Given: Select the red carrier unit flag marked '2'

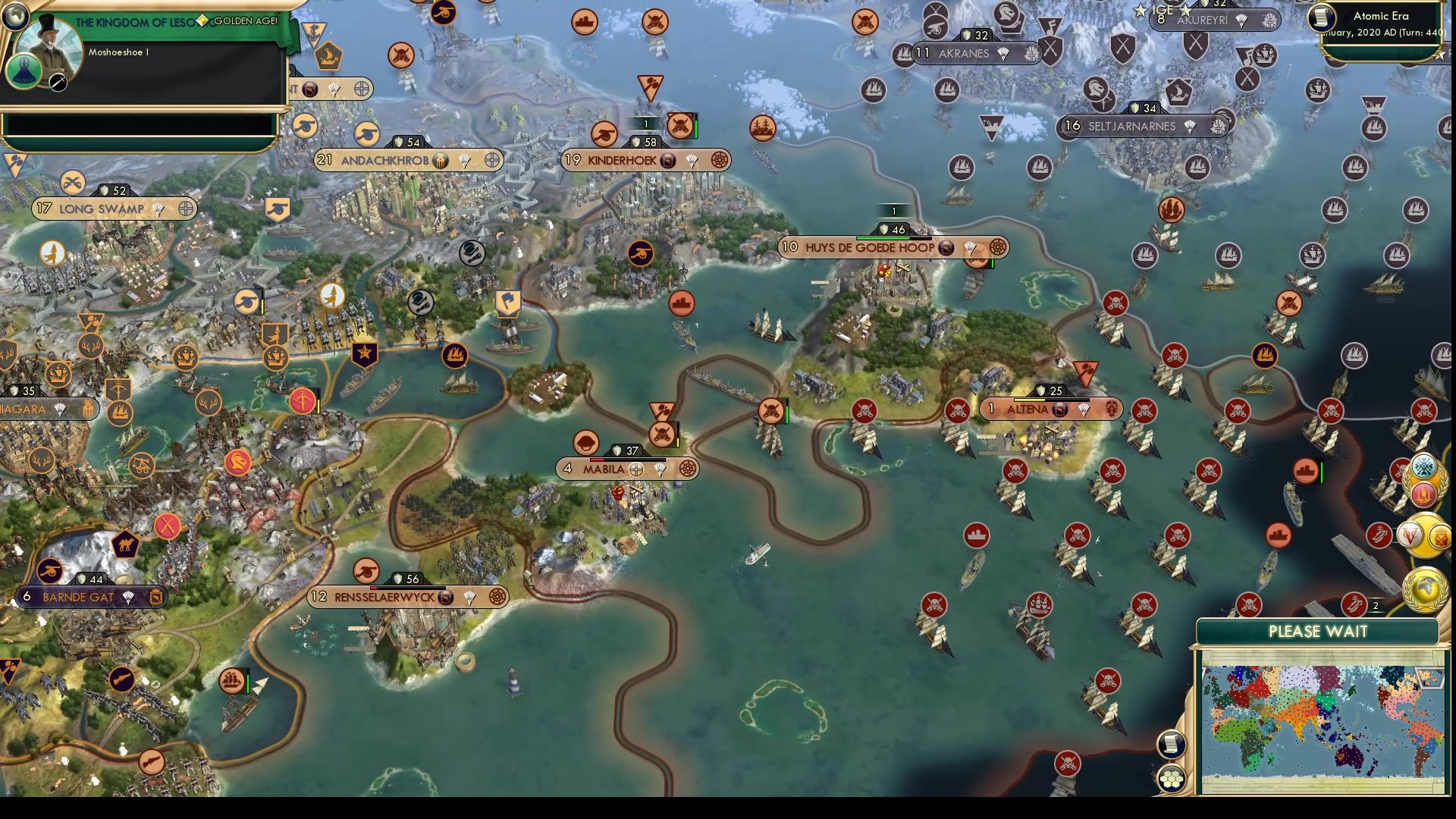Looking at the screenshot, I should pyautogui.click(x=1355, y=603).
